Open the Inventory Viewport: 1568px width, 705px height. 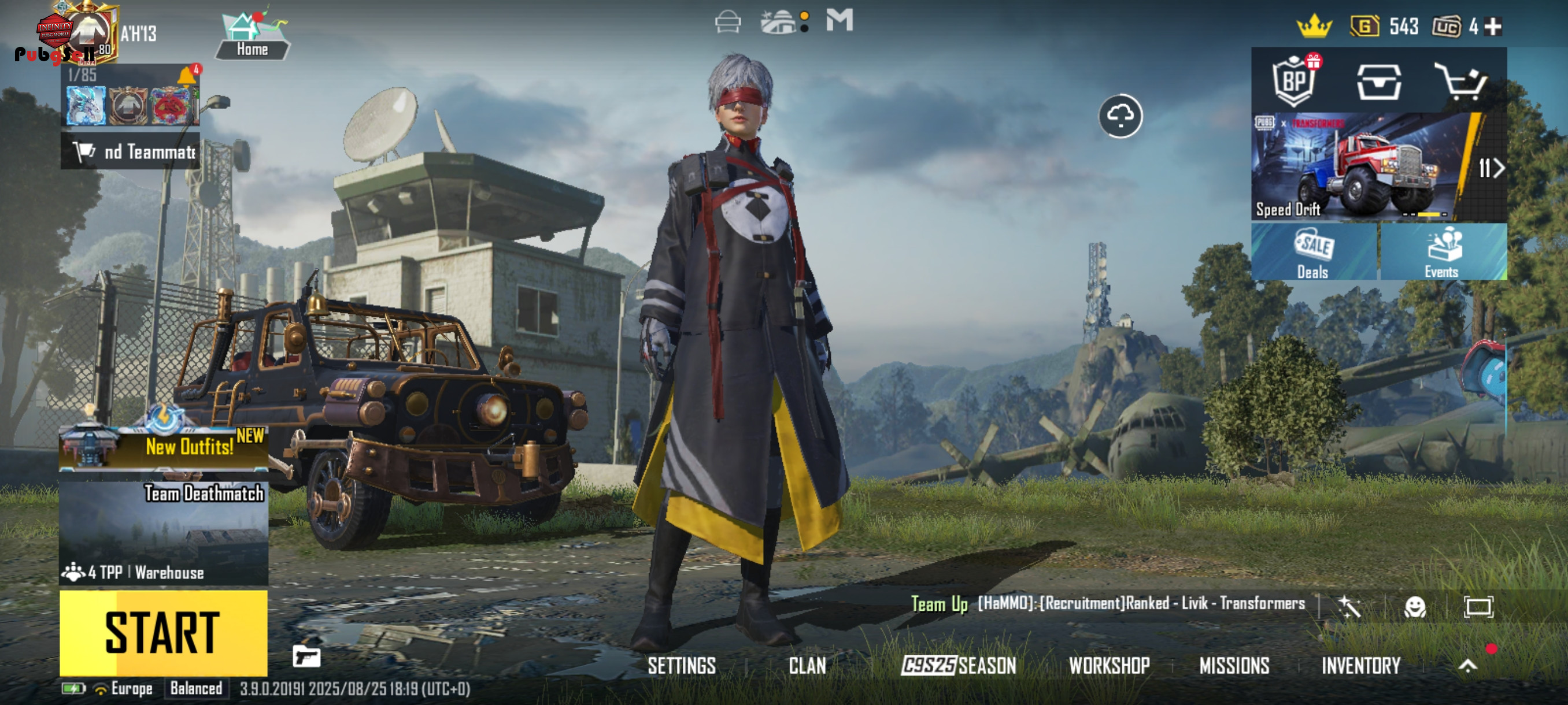[x=1360, y=666]
